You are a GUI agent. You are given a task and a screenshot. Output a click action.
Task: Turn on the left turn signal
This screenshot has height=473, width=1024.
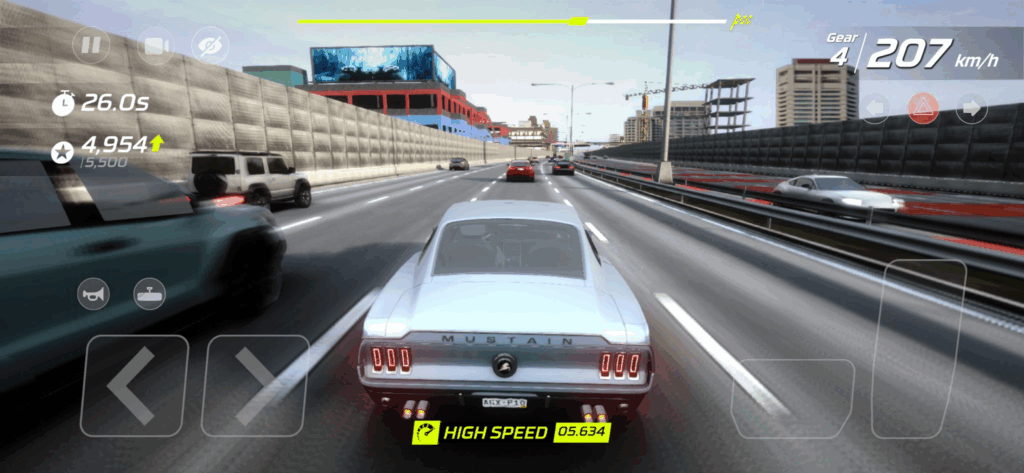(875, 108)
